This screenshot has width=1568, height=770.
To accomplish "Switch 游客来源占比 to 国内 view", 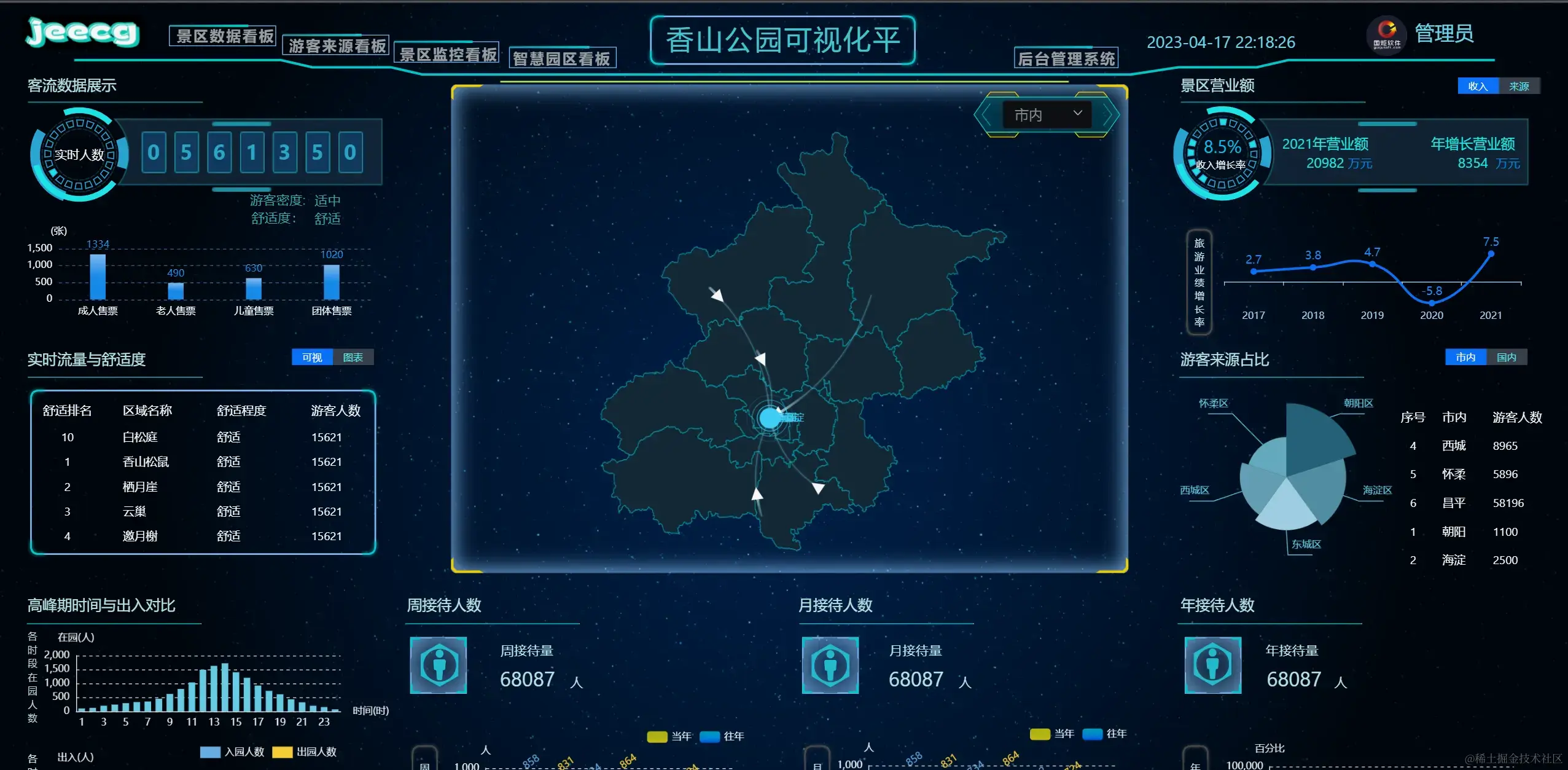I will [x=1508, y=357].
